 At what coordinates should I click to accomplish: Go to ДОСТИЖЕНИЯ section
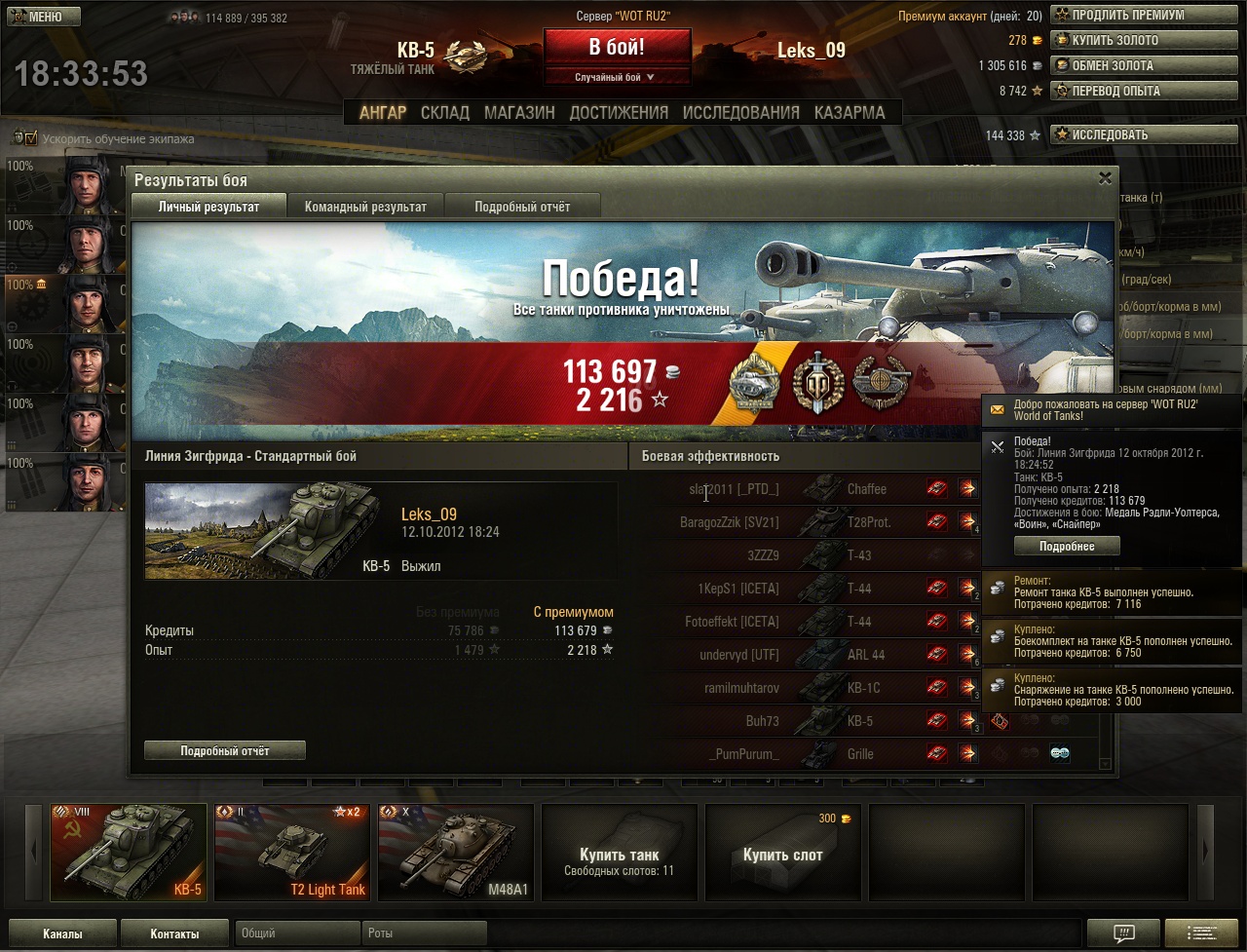point(619,112)
